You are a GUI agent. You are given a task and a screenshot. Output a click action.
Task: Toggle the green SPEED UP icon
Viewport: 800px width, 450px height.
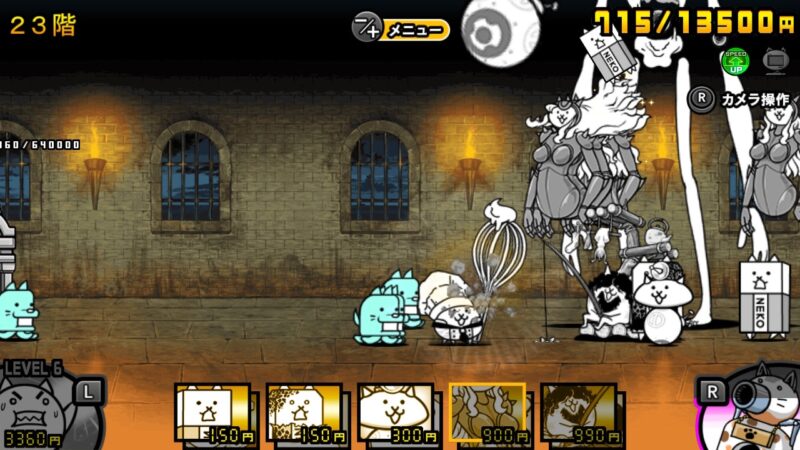pyautogui.click(x=735, y=61)
